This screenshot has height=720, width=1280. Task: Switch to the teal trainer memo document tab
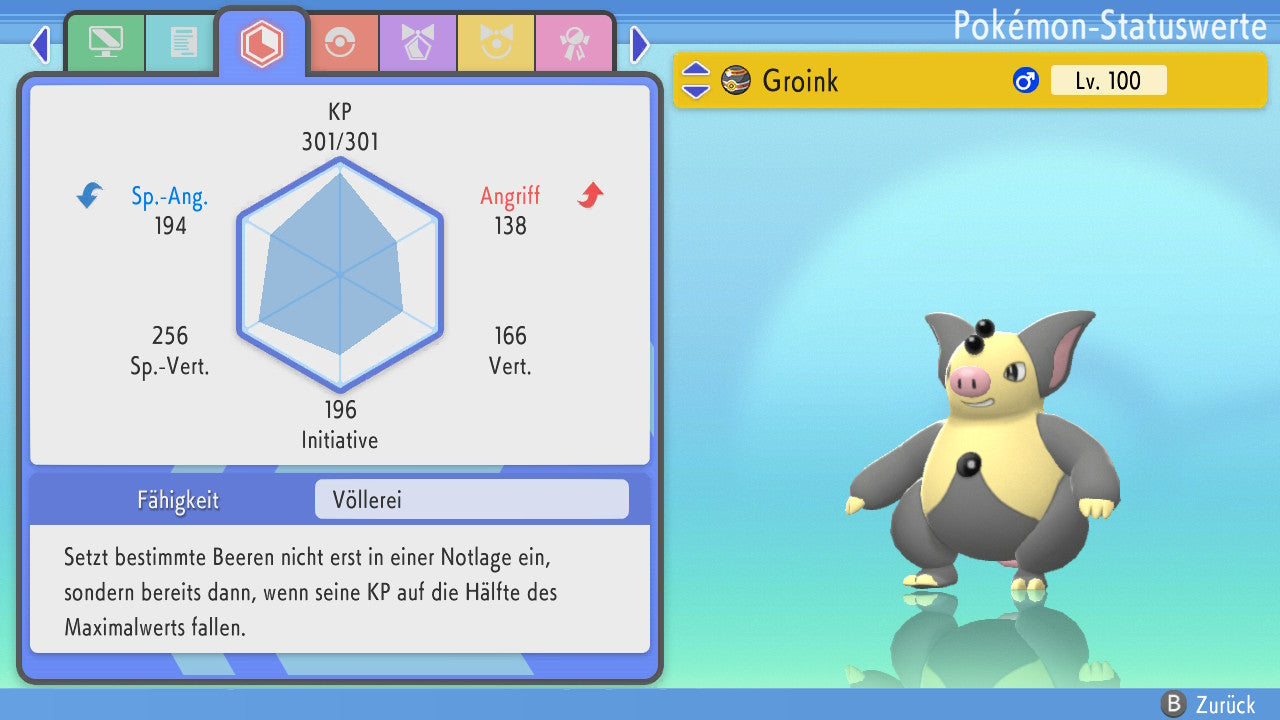click(x=183, y=44)
